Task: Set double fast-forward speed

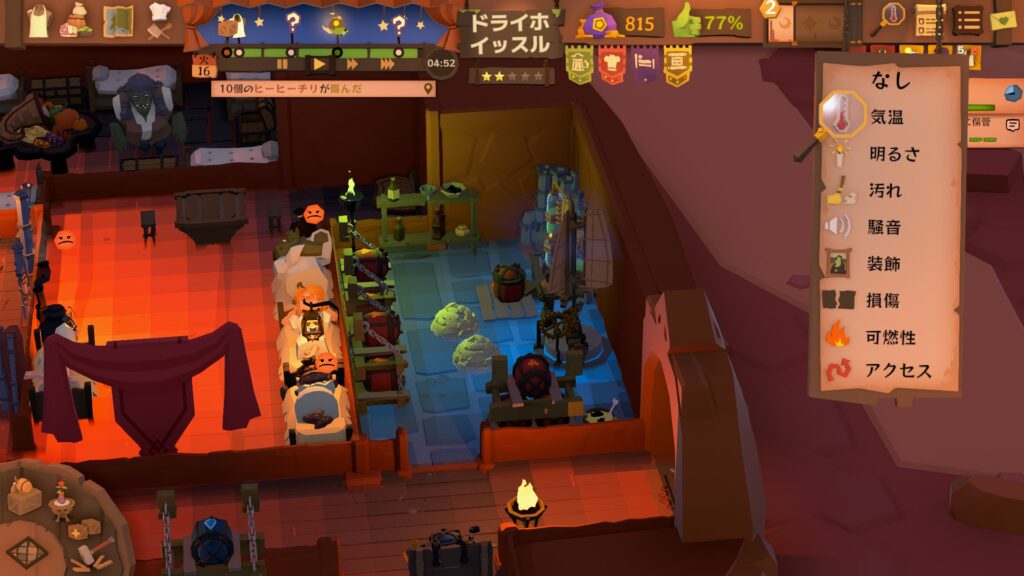Action: point(352,64)
